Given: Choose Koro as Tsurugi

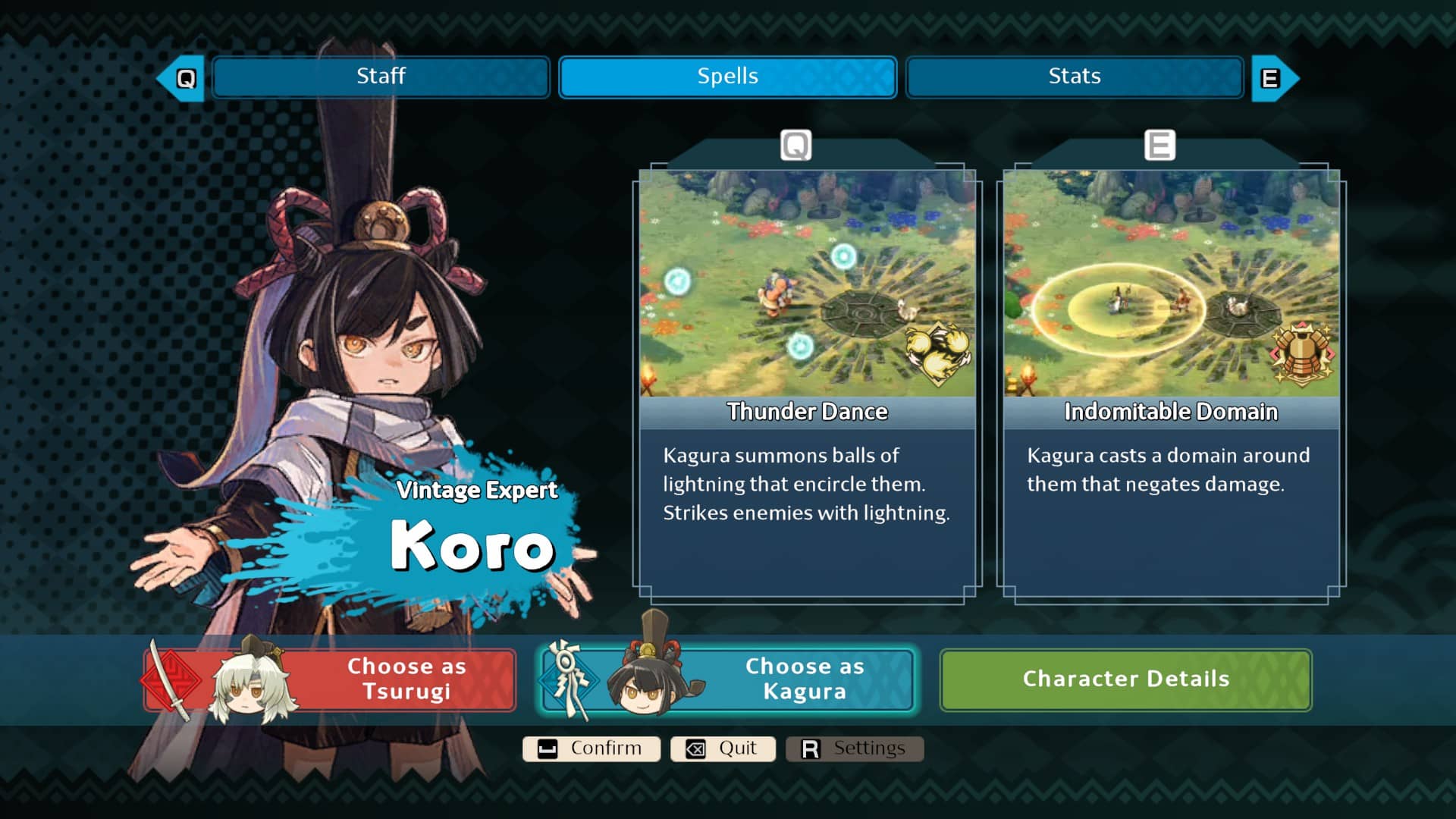Looking at the screenshot, I should [x=331, y=679].
